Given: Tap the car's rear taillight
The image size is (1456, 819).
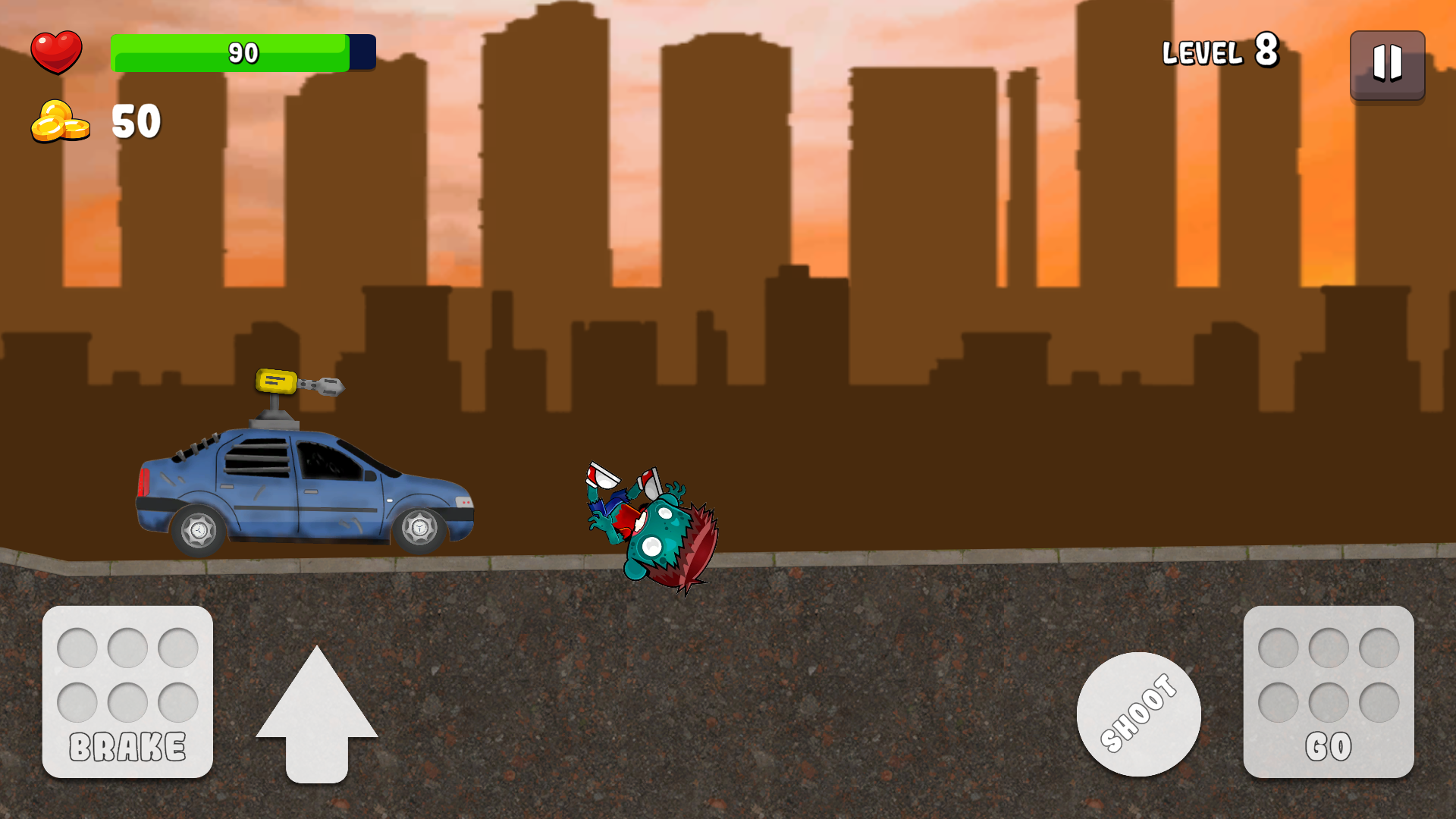Looking at the screenshot, I should click(x=146, y=482).
